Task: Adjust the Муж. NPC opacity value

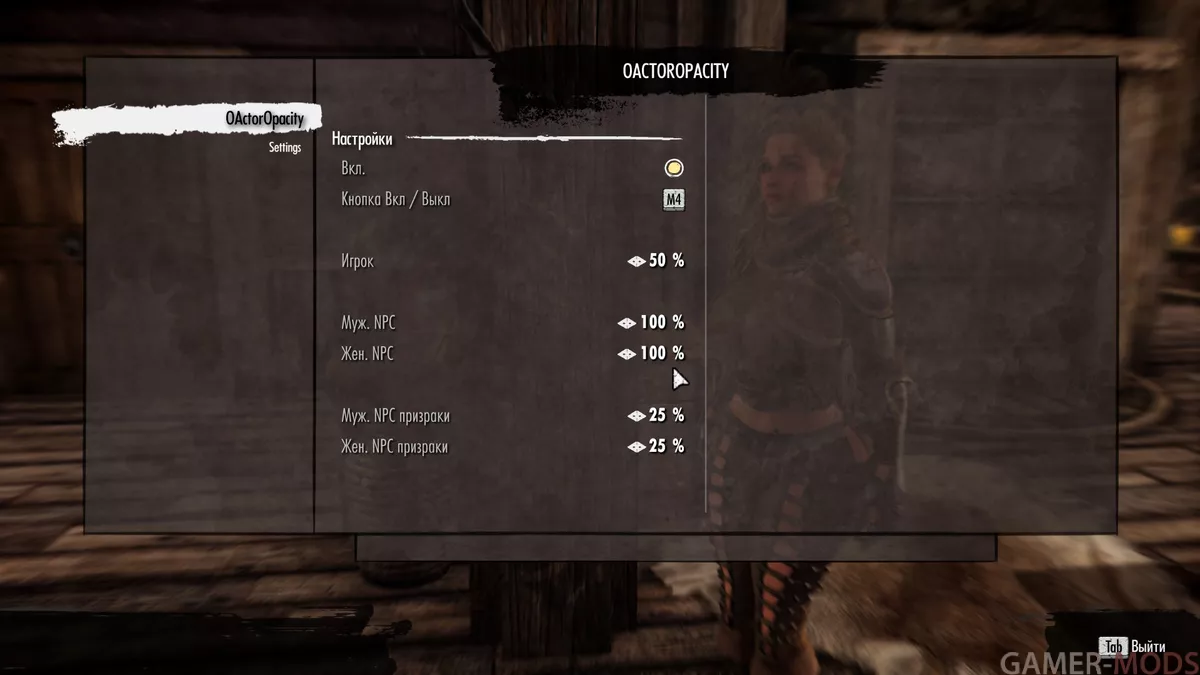Action: (x=652, y=323)
